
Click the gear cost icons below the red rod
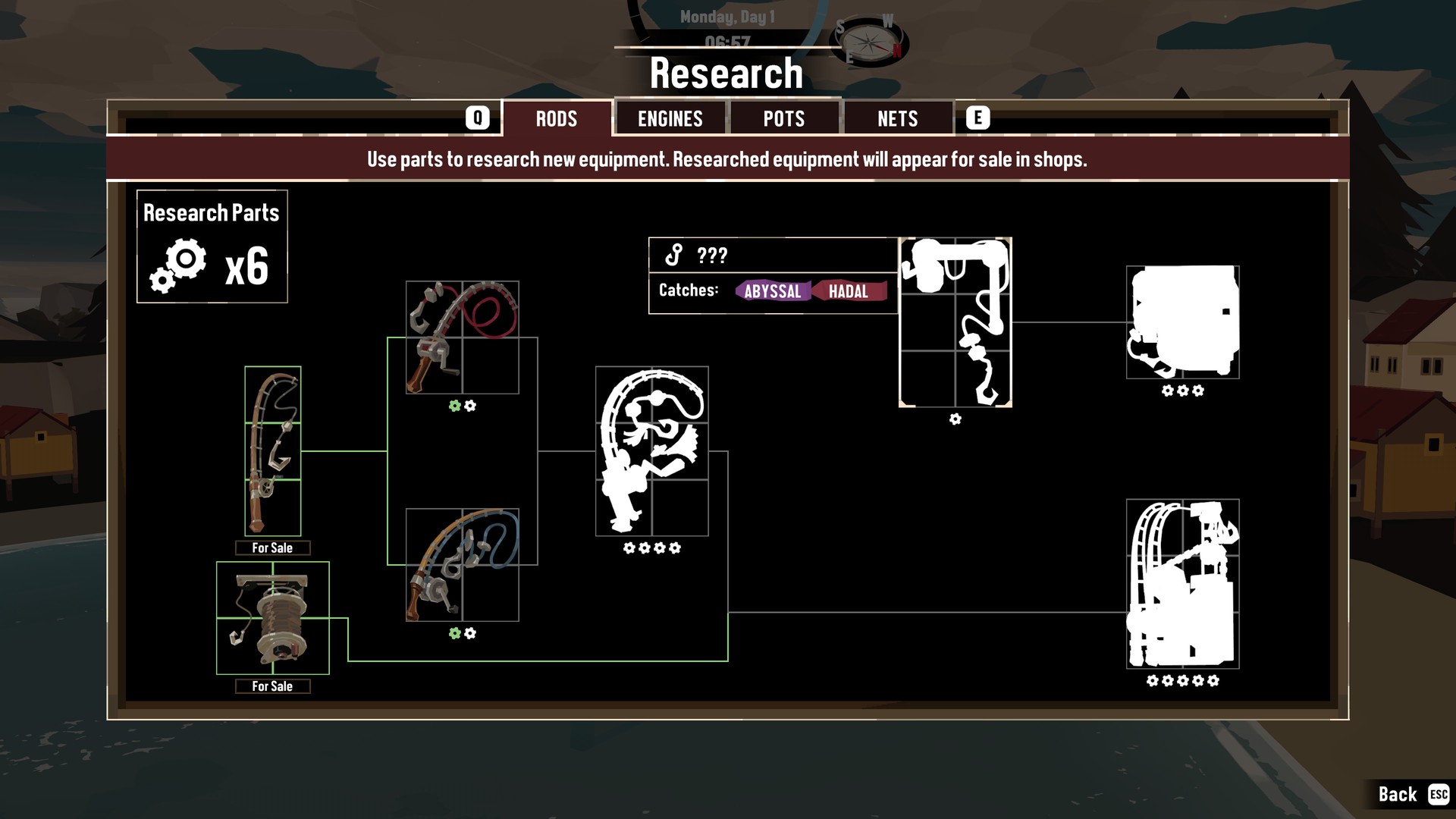pos(462,406)
